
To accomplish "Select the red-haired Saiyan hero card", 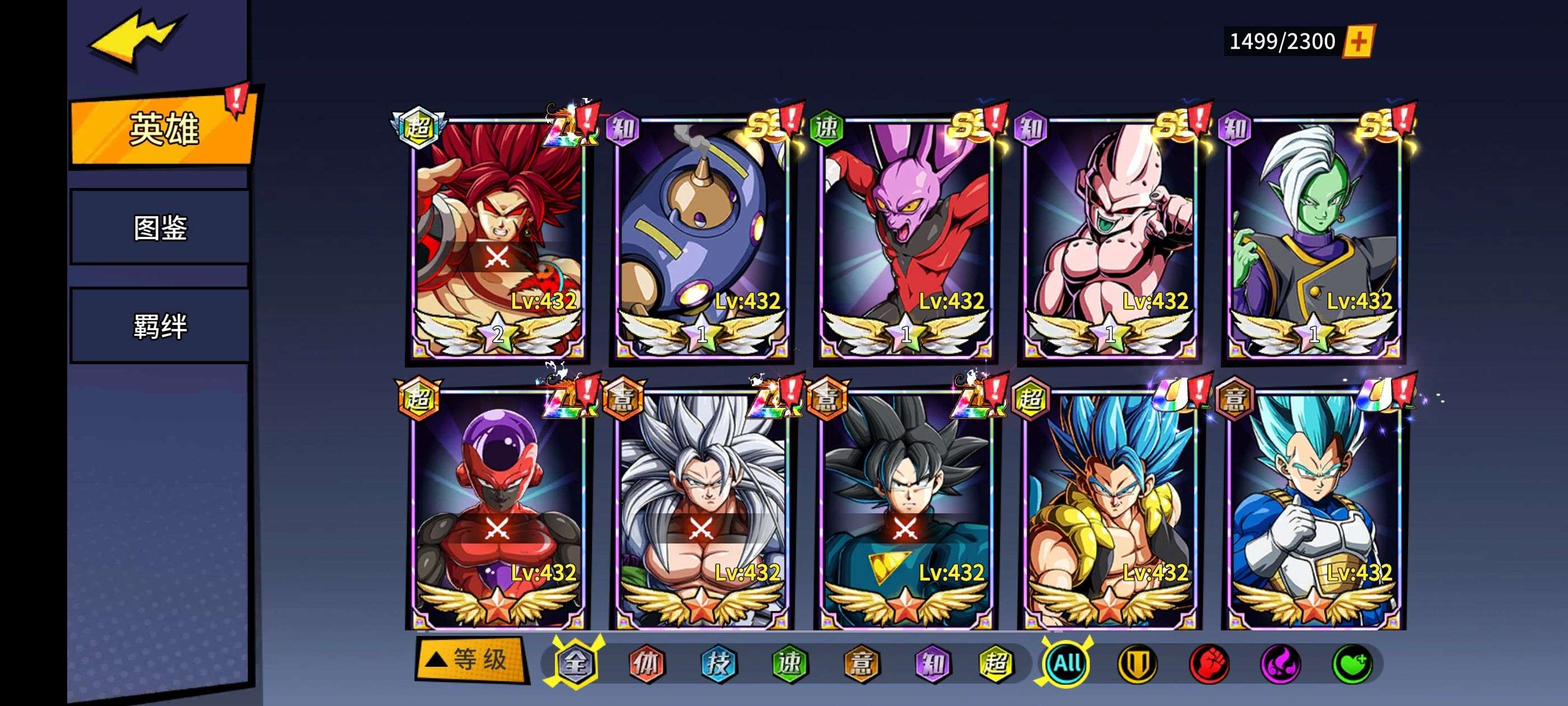I will coord(497,238).
